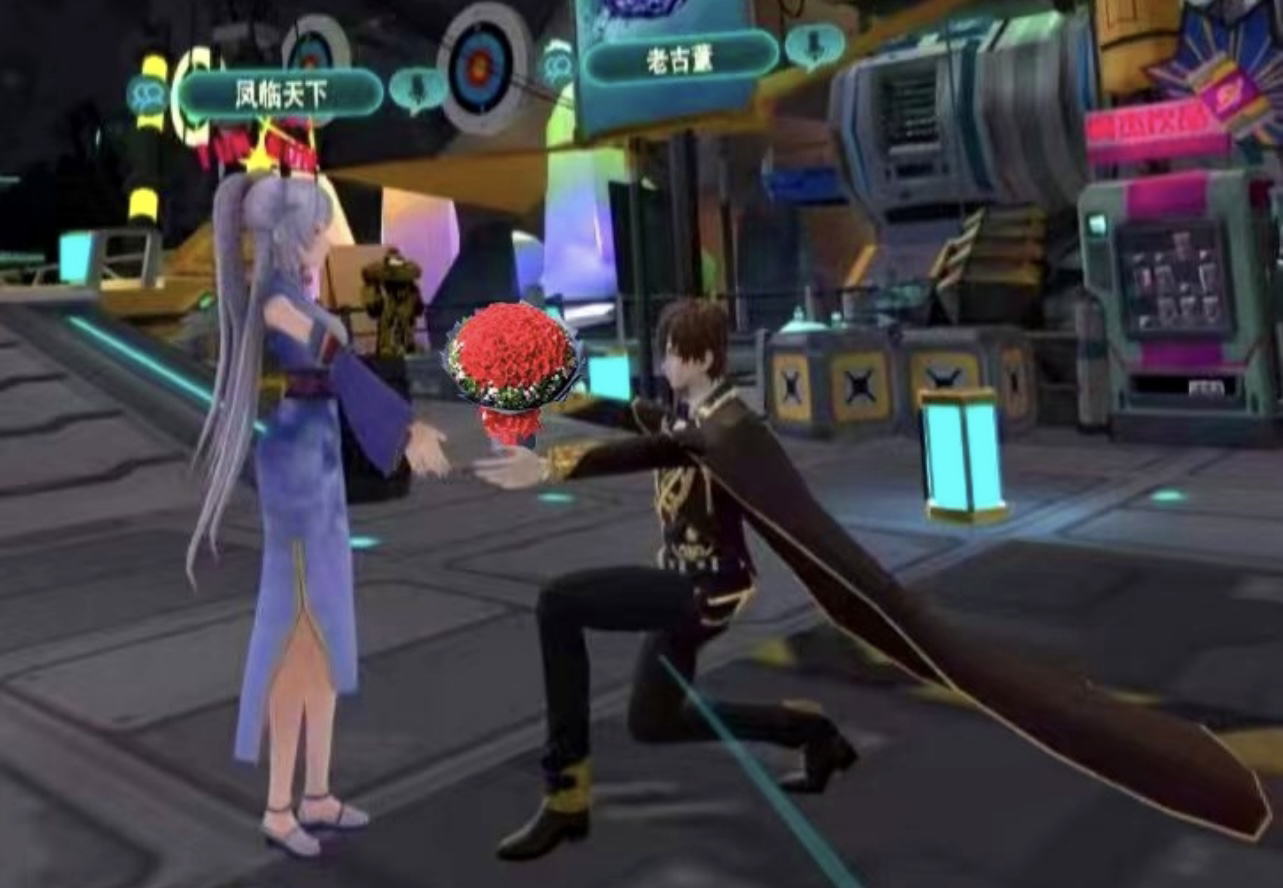Select the 凤临天下 player name tag
Viewport: 1283px width, 888px height.
280,94
